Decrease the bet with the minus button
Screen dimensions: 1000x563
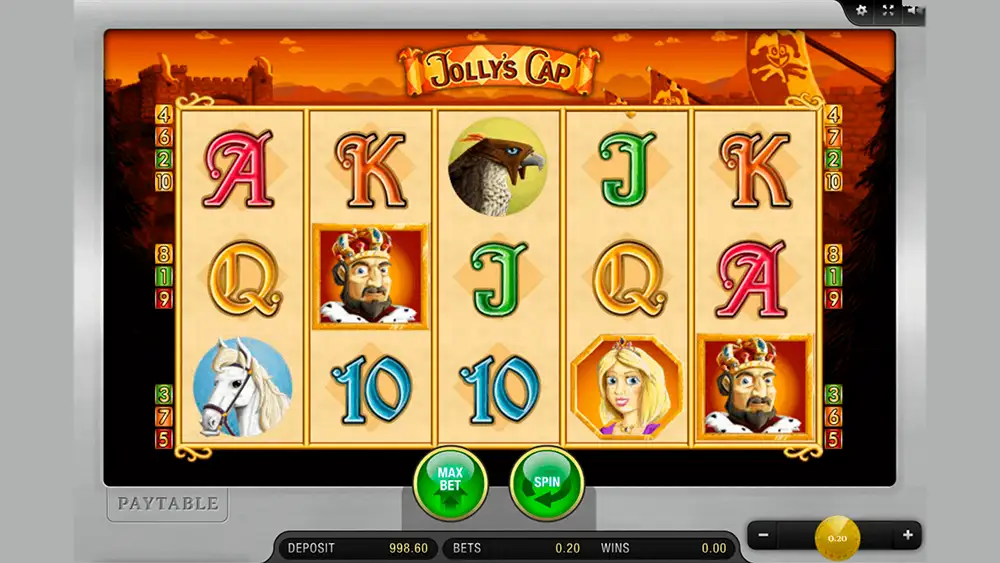coord(763,535)
